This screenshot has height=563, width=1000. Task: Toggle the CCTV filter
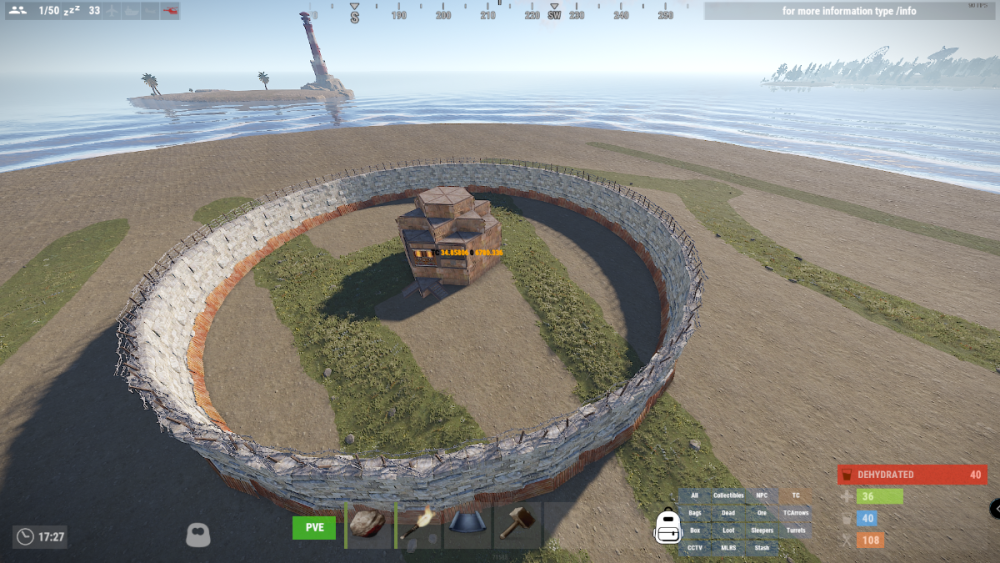point(695,547)
